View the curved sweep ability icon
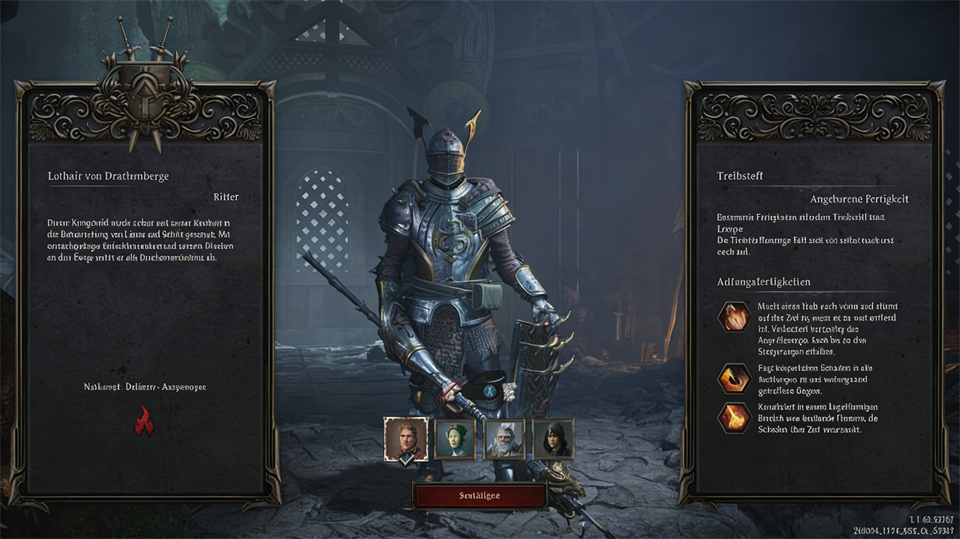This screenshot has width=960, height=539. [735, 378]
